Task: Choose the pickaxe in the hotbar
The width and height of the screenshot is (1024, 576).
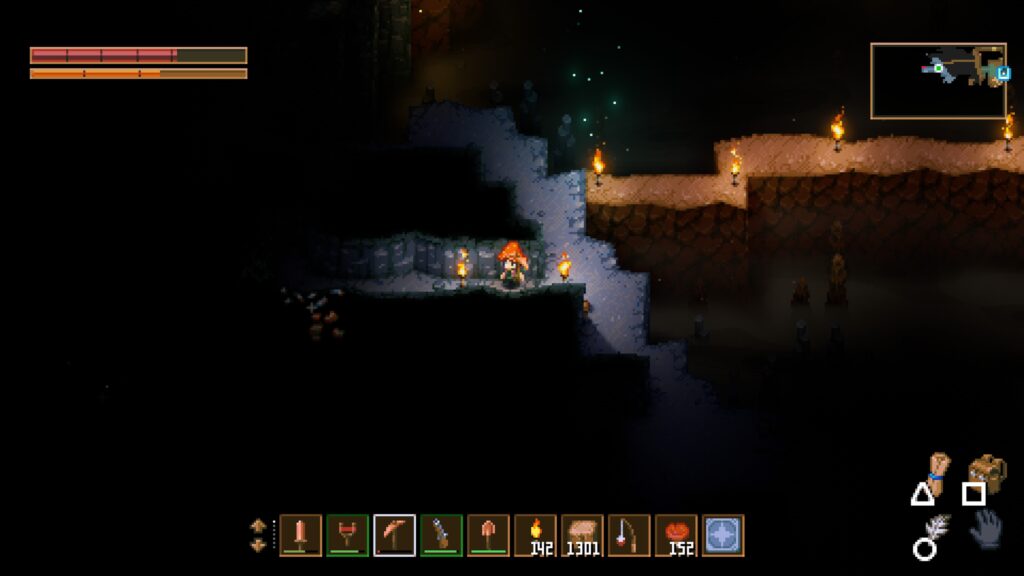Action: 394,535
